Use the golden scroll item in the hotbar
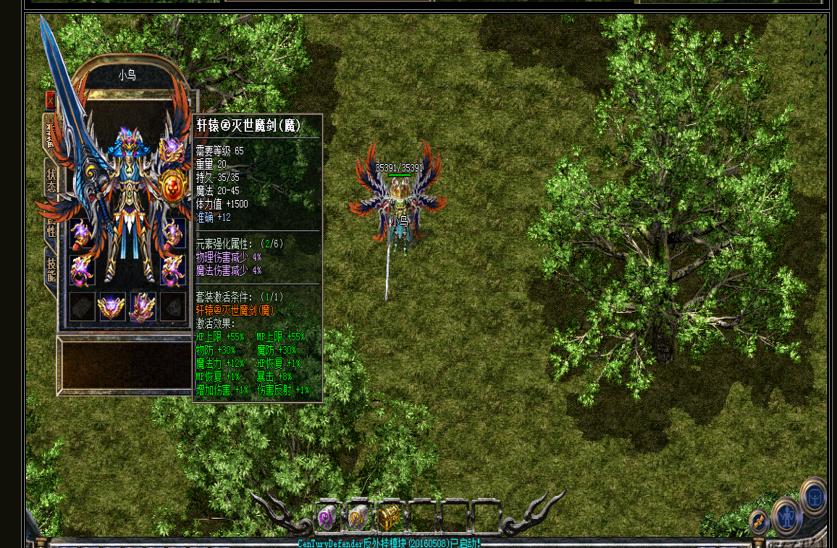Screen dimensions: 837x548 [357, 517]
